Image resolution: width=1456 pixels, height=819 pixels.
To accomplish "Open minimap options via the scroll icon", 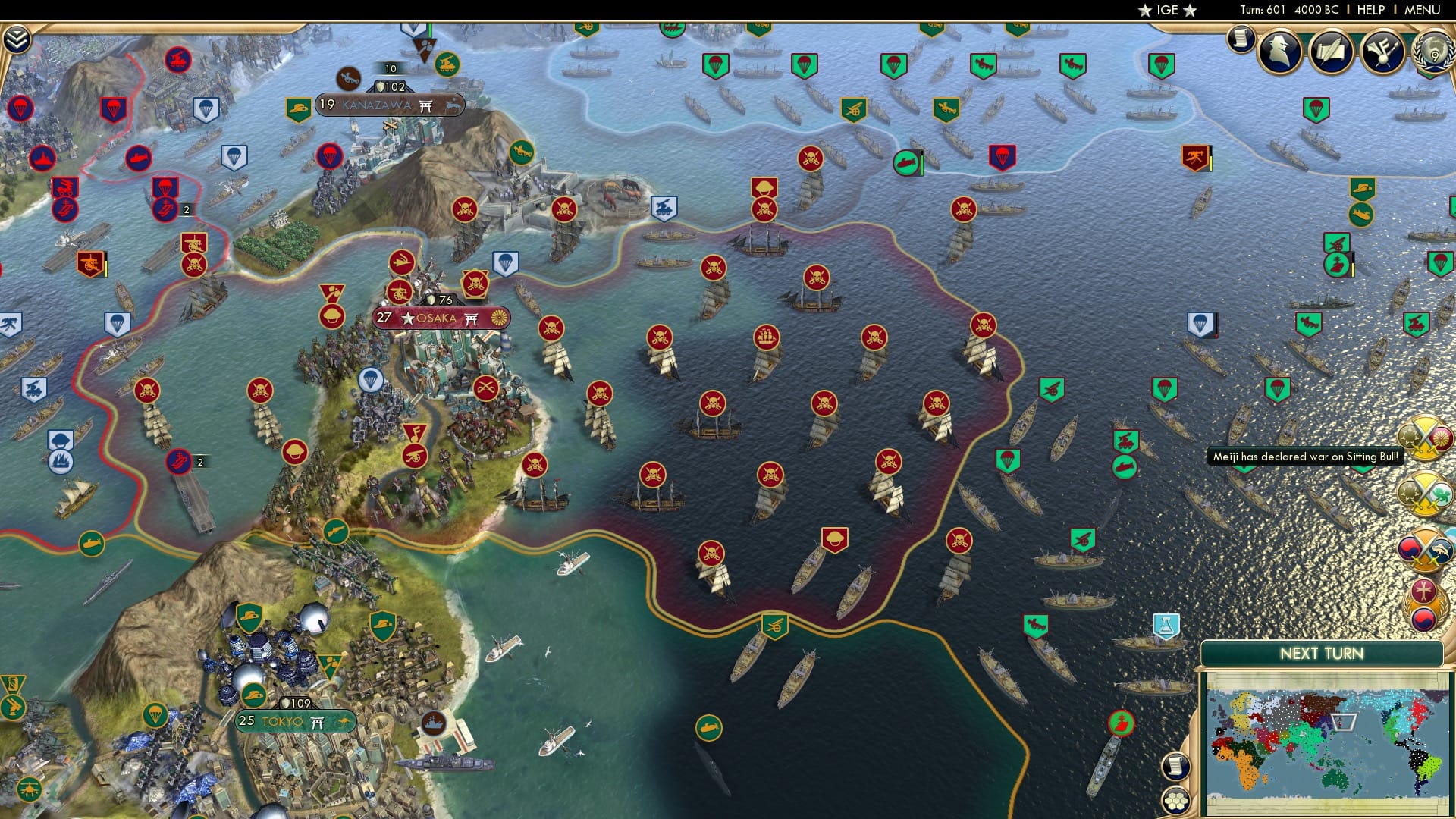I will click(x=1175, y=767).
